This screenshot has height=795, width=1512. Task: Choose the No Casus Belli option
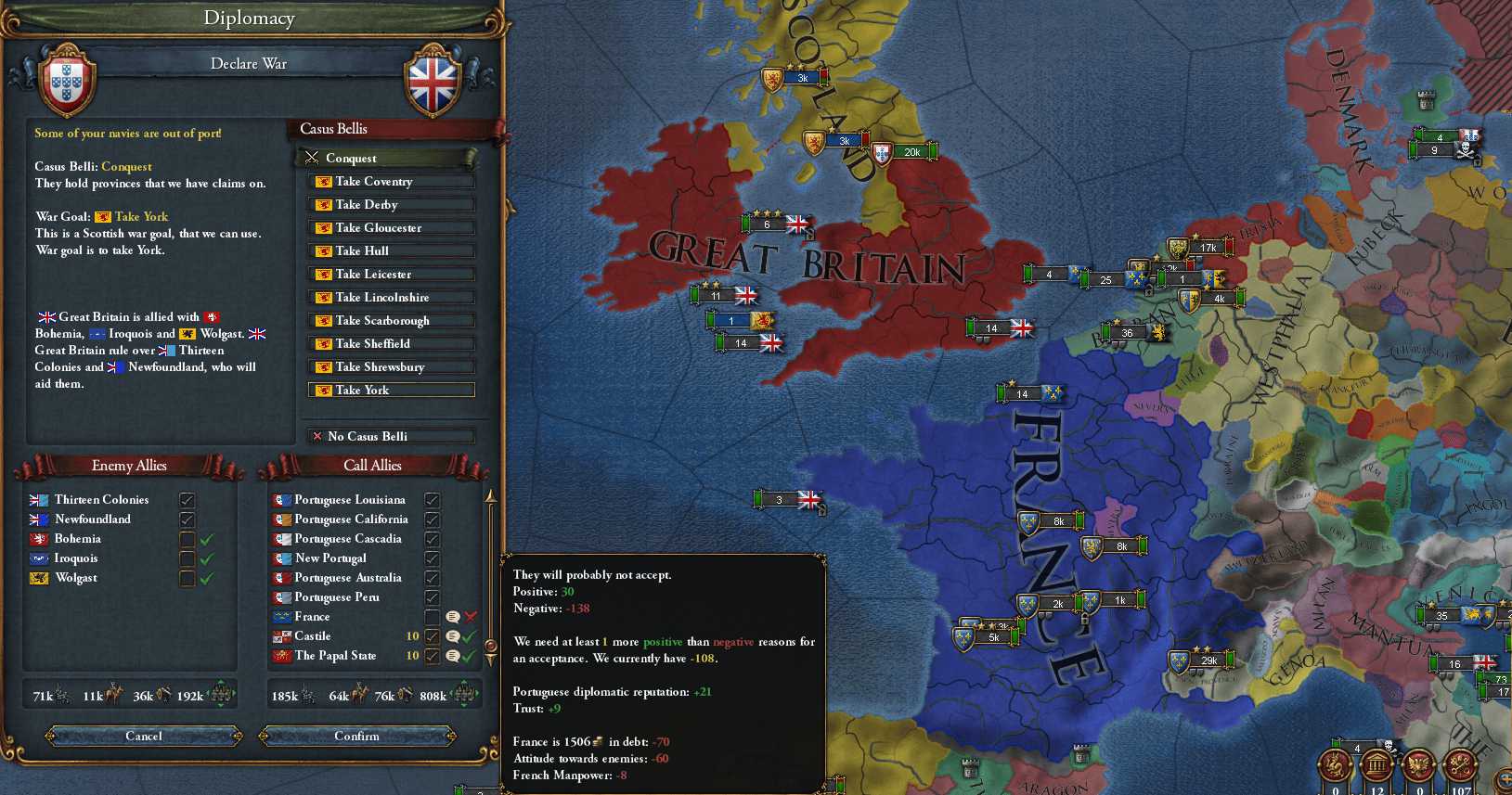point(391,436)
